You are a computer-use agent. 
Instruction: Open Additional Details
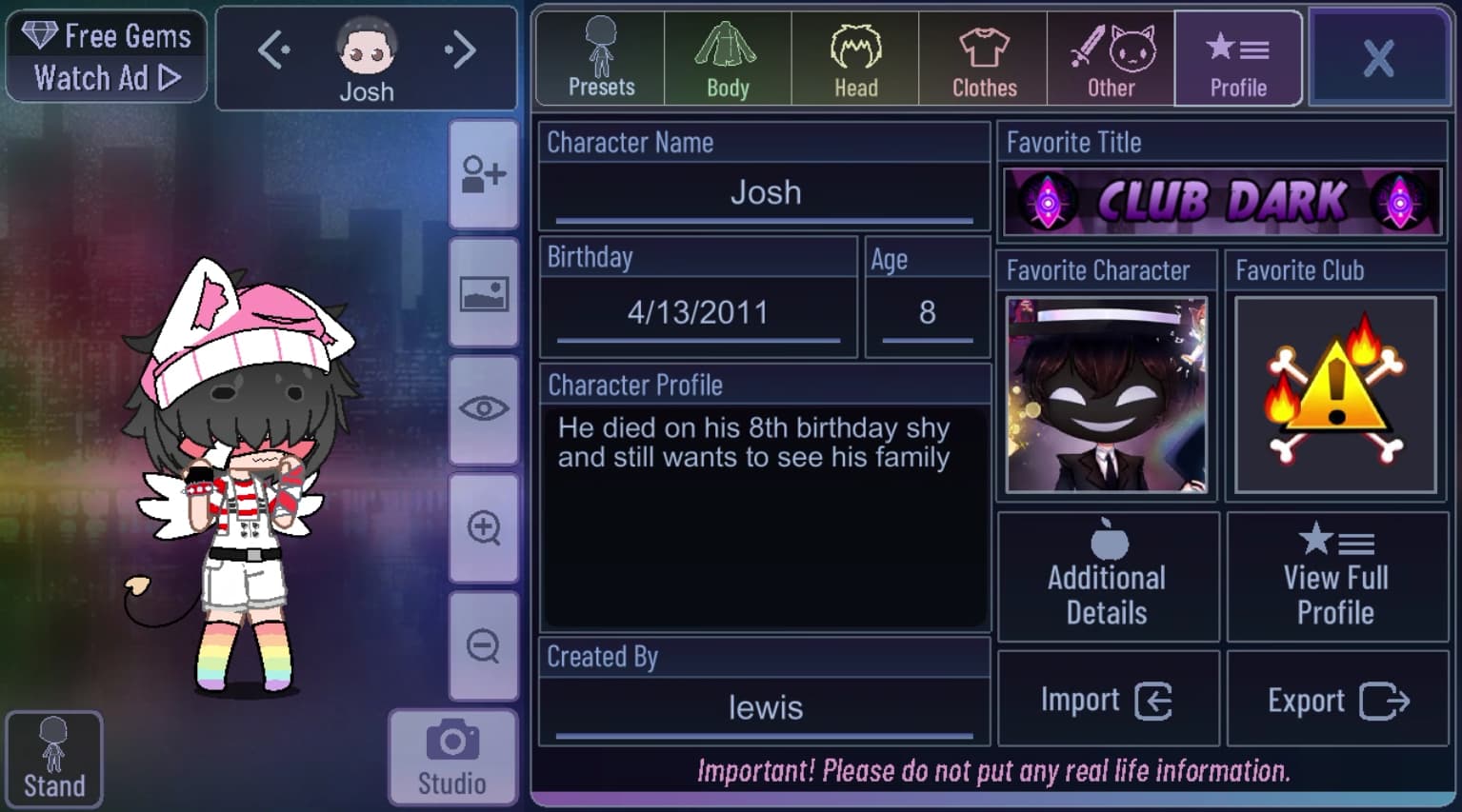(1108, 578)
